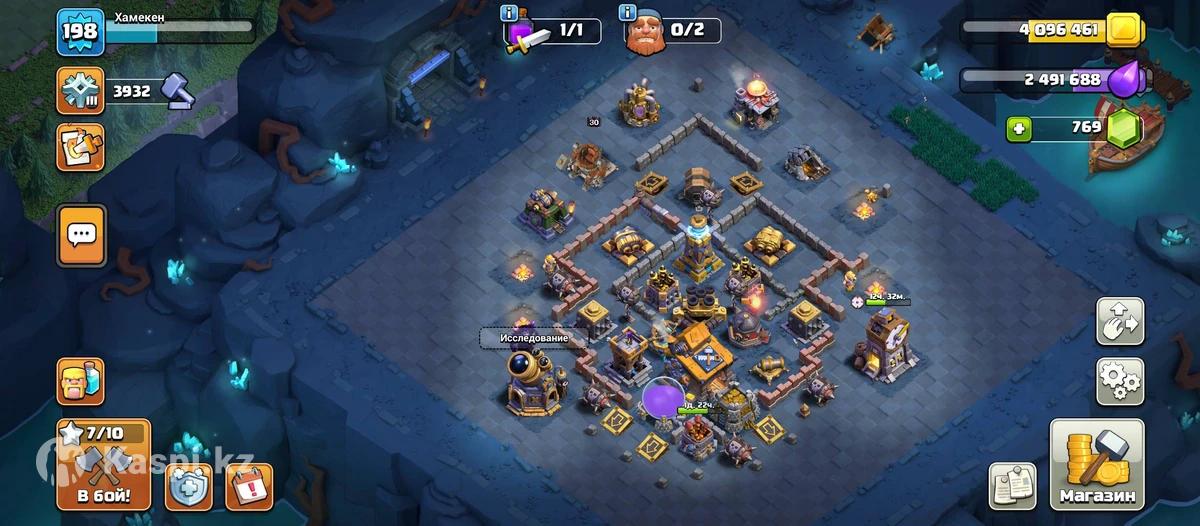Viewport: 1200px width, 526px height.
Task: Open the league badge beside 3932 trophies
Action: (x=80, y=91)
